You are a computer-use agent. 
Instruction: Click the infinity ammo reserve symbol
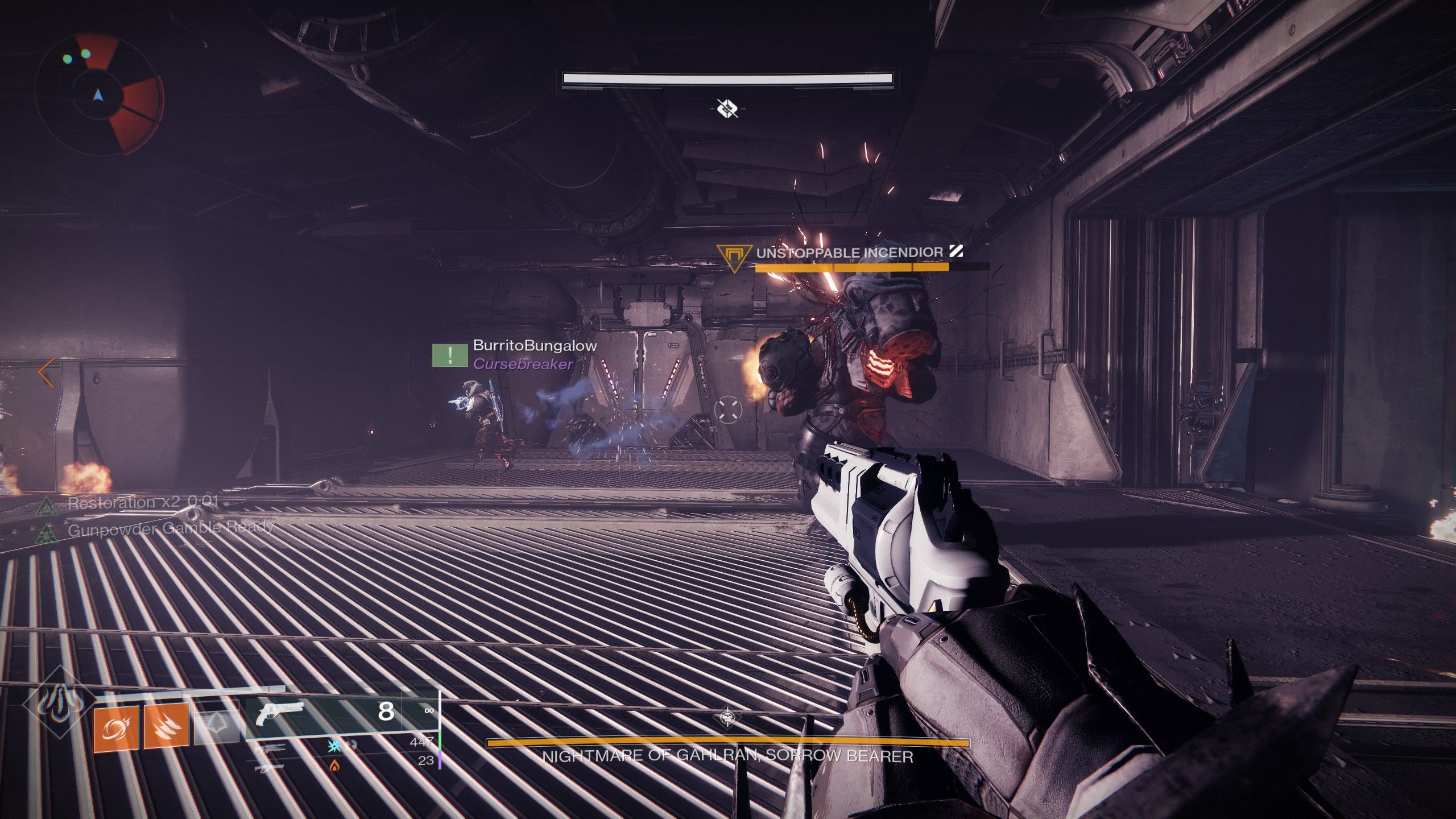pyautogui.click(x=430, y=710)
